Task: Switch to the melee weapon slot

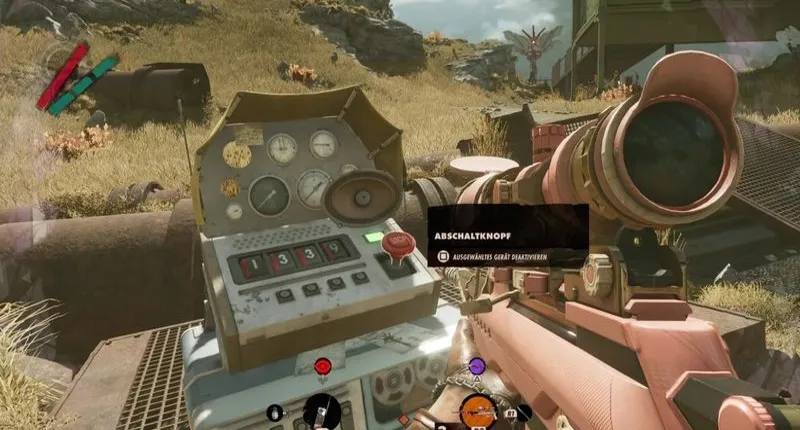Action: tap(322, 410)
